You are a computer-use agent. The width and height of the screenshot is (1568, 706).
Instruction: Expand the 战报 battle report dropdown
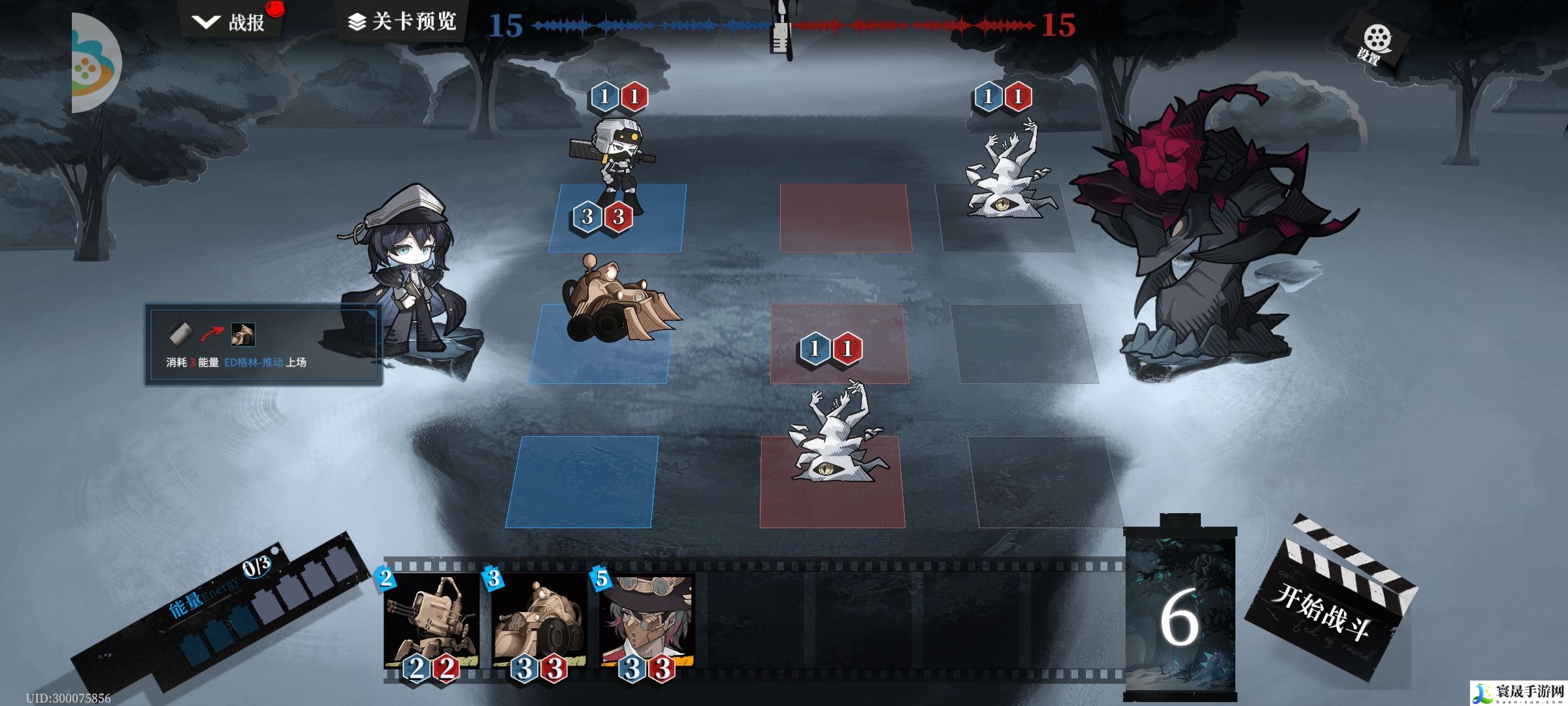[x=230, y=23]
